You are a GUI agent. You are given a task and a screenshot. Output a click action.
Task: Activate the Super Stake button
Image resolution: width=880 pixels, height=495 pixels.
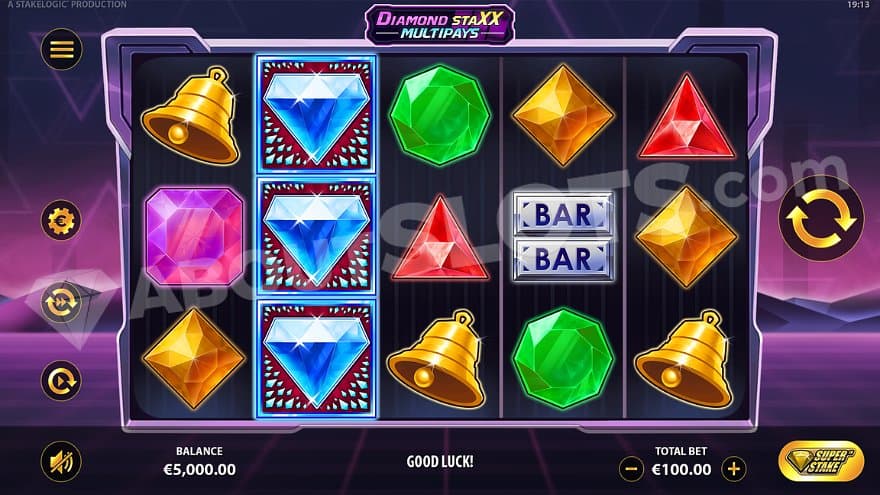tap(821, 461)
